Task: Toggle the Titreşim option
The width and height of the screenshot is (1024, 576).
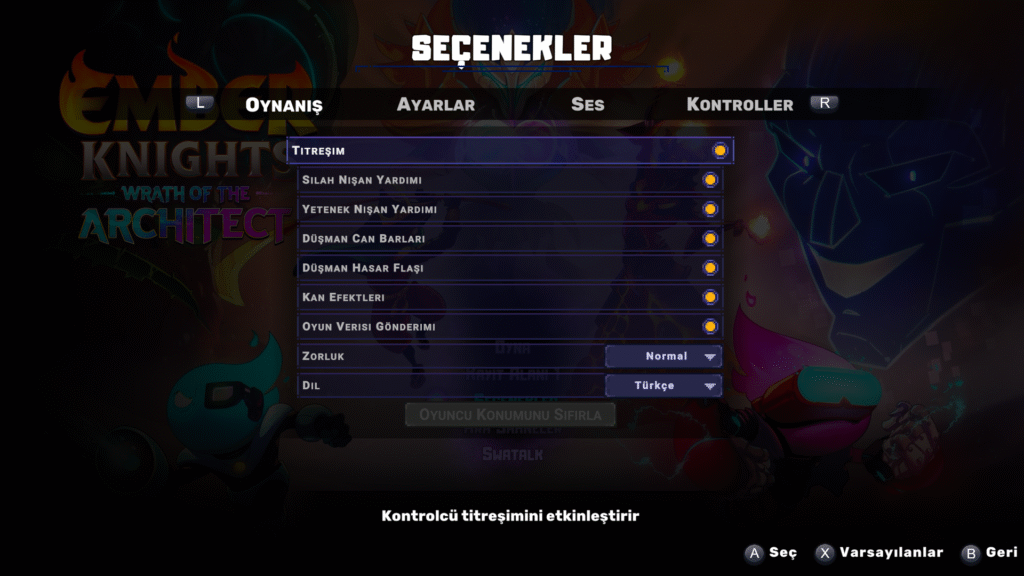Action: coord(719,151)
